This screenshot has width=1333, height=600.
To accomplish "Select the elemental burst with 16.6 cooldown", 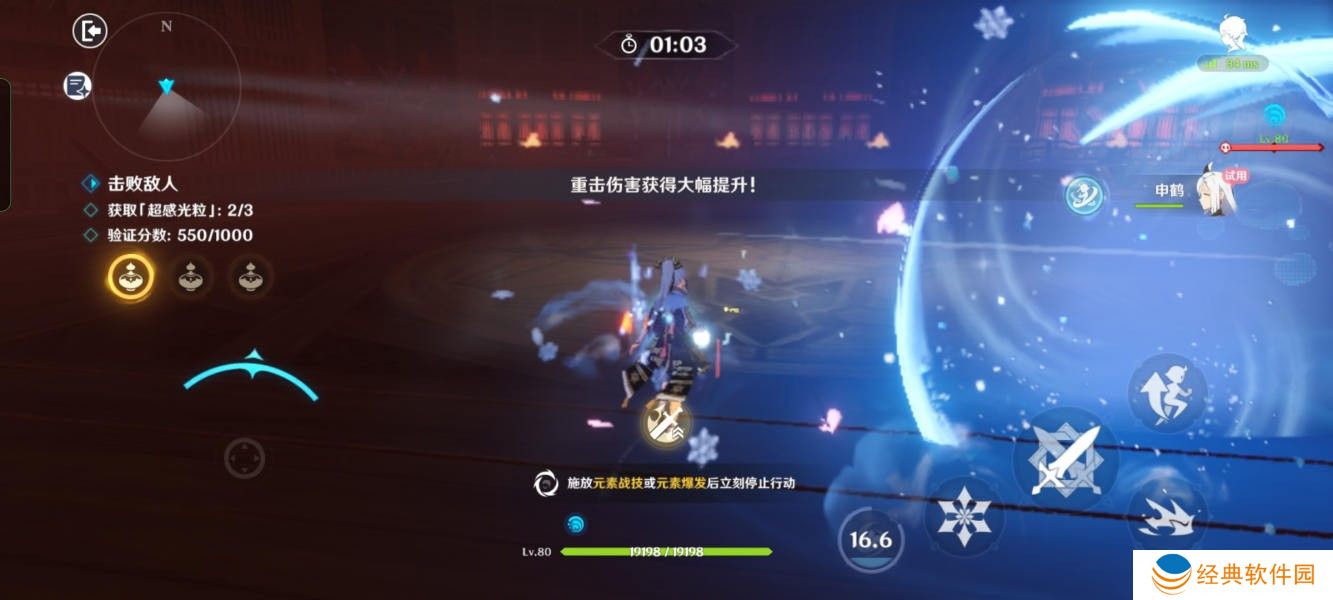I will click(x=870, y=541).
